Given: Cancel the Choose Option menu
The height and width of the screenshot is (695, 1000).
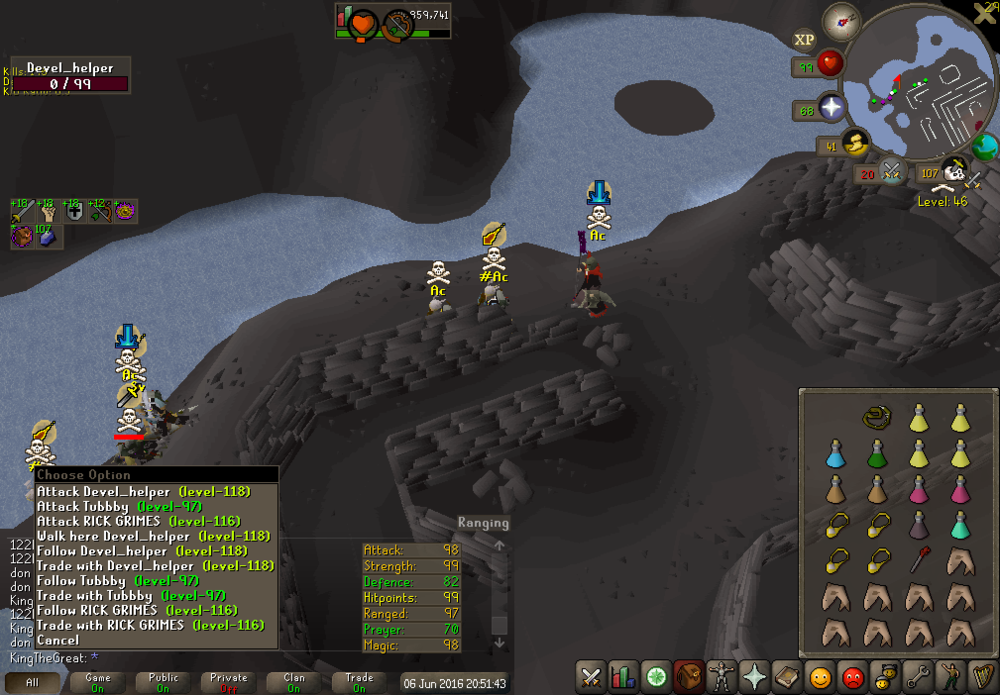Looking at the screenshot, I should point(58,640).
